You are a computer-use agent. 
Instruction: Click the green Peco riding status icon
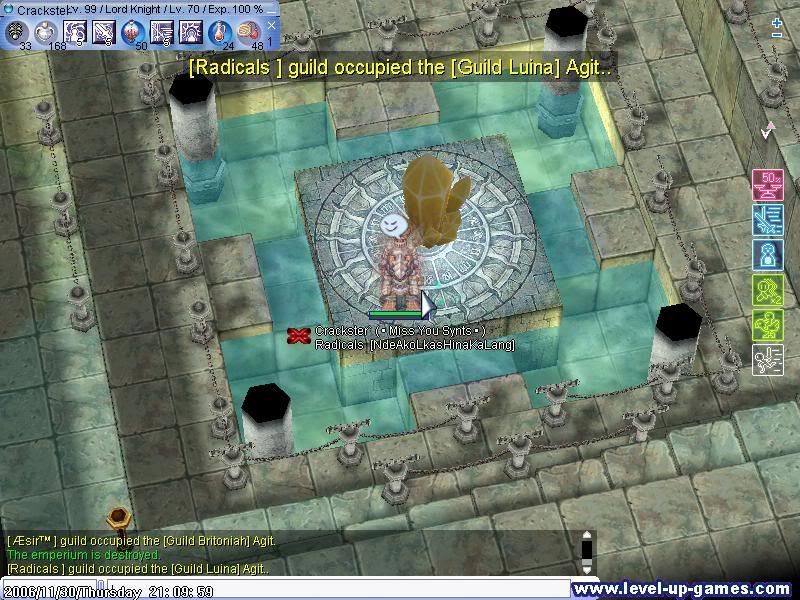pyautogui.click(x=767, y=324)
